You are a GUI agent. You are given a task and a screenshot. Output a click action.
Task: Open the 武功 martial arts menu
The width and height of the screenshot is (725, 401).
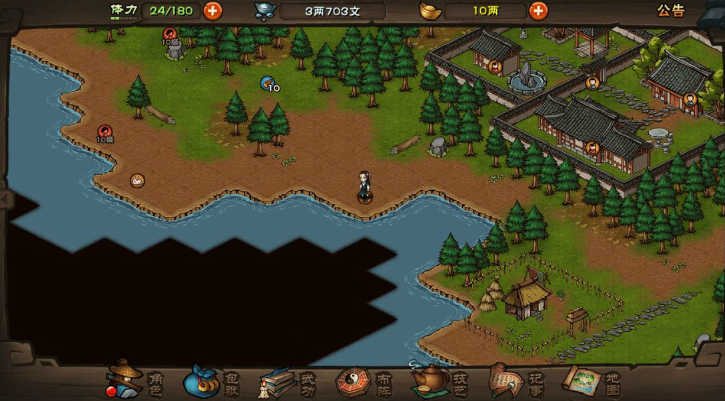pos(288,381)
